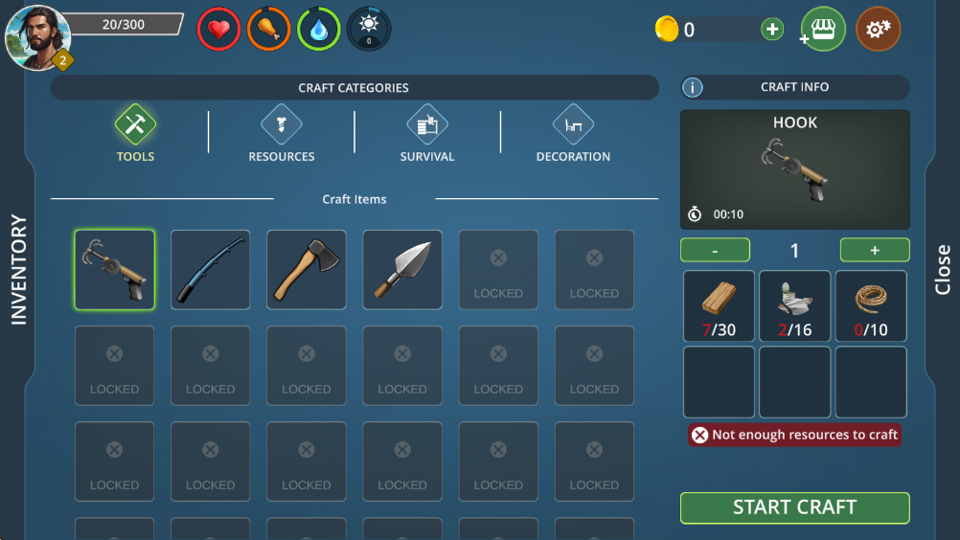
Task: Pick the axe craft item
Action: (306, 269)
